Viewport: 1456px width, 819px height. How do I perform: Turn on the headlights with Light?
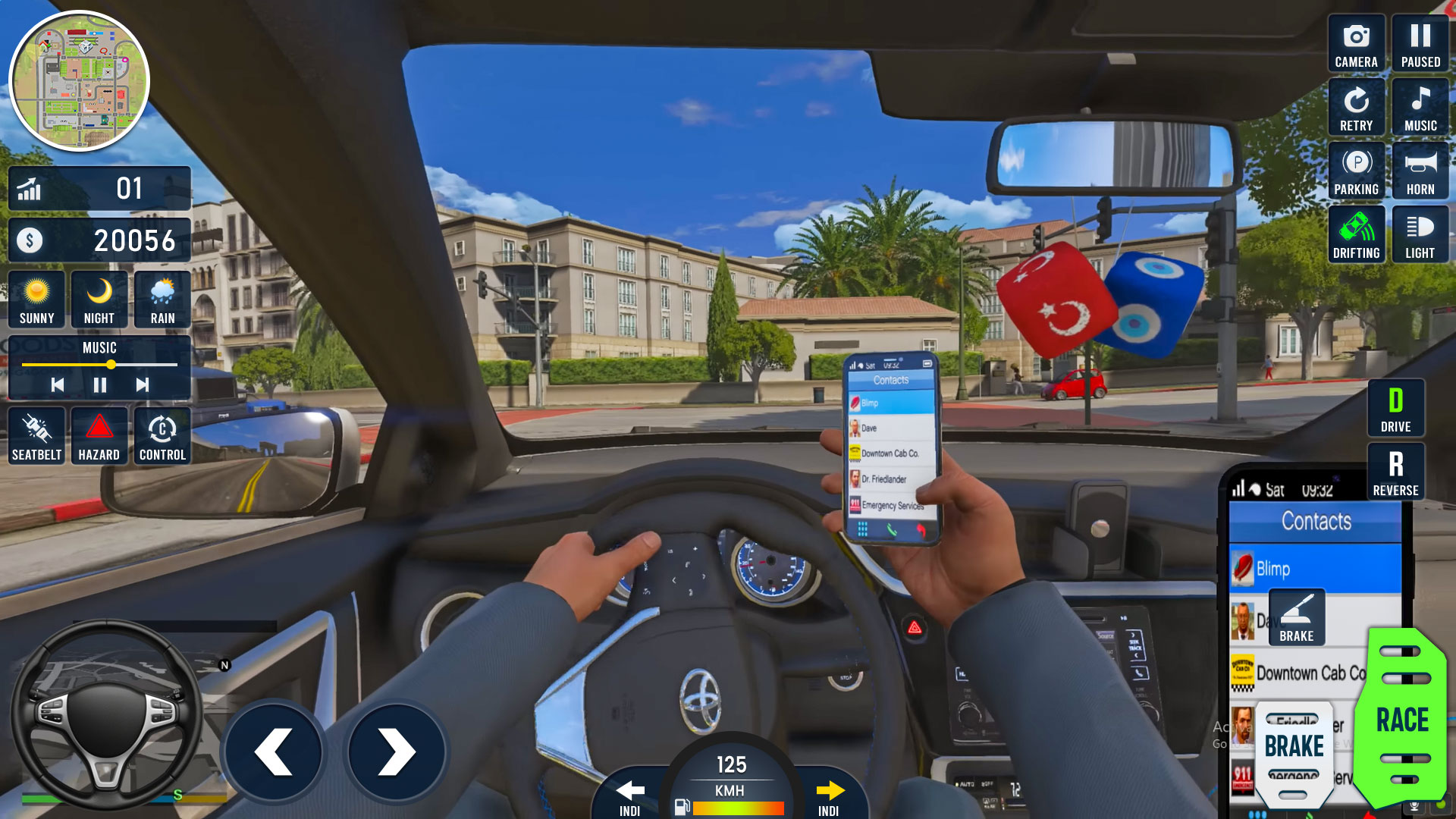coord(1420,234)
